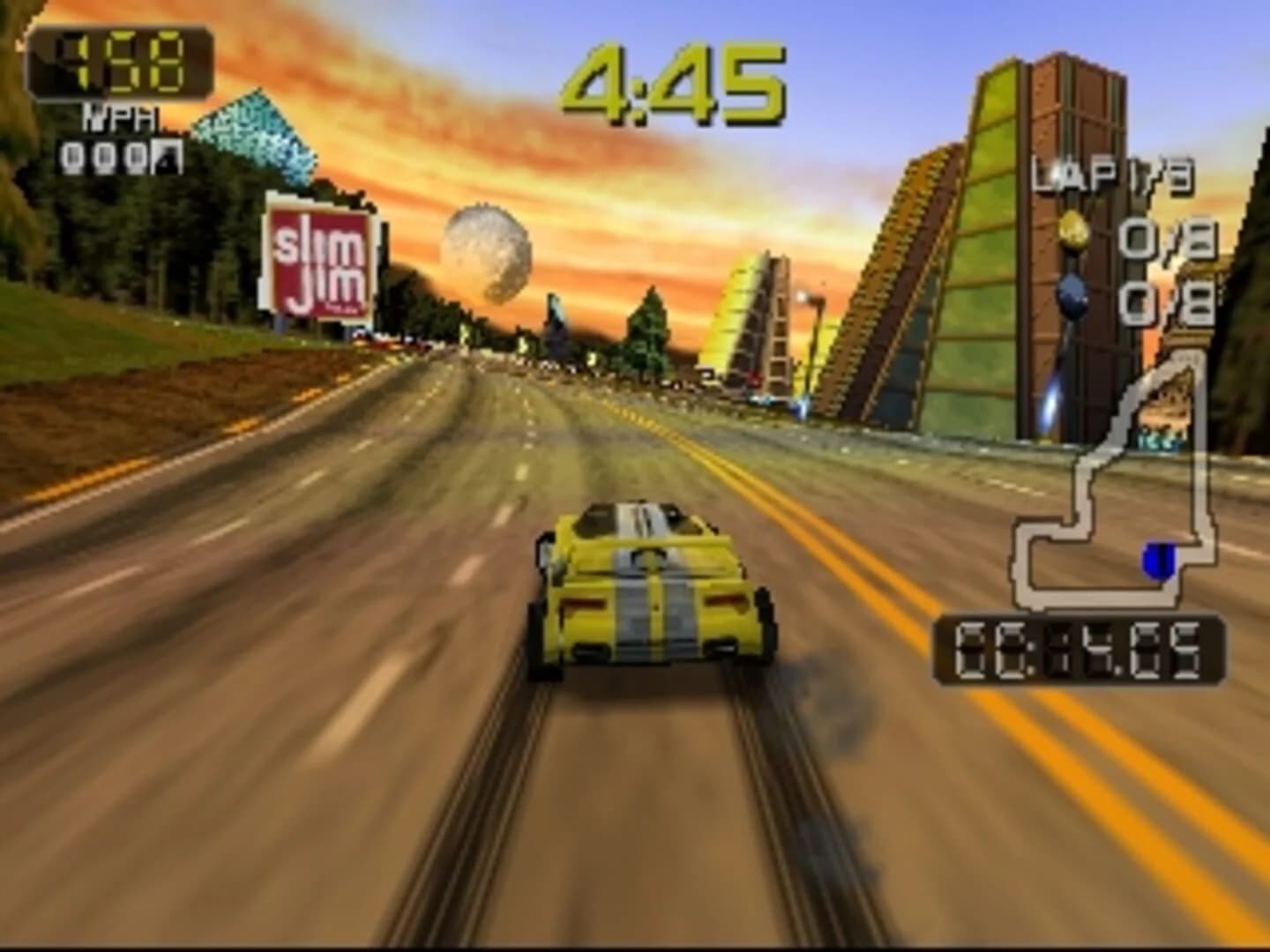
Task: Click the gold coin 0/8 counter
Action: 1165,238
